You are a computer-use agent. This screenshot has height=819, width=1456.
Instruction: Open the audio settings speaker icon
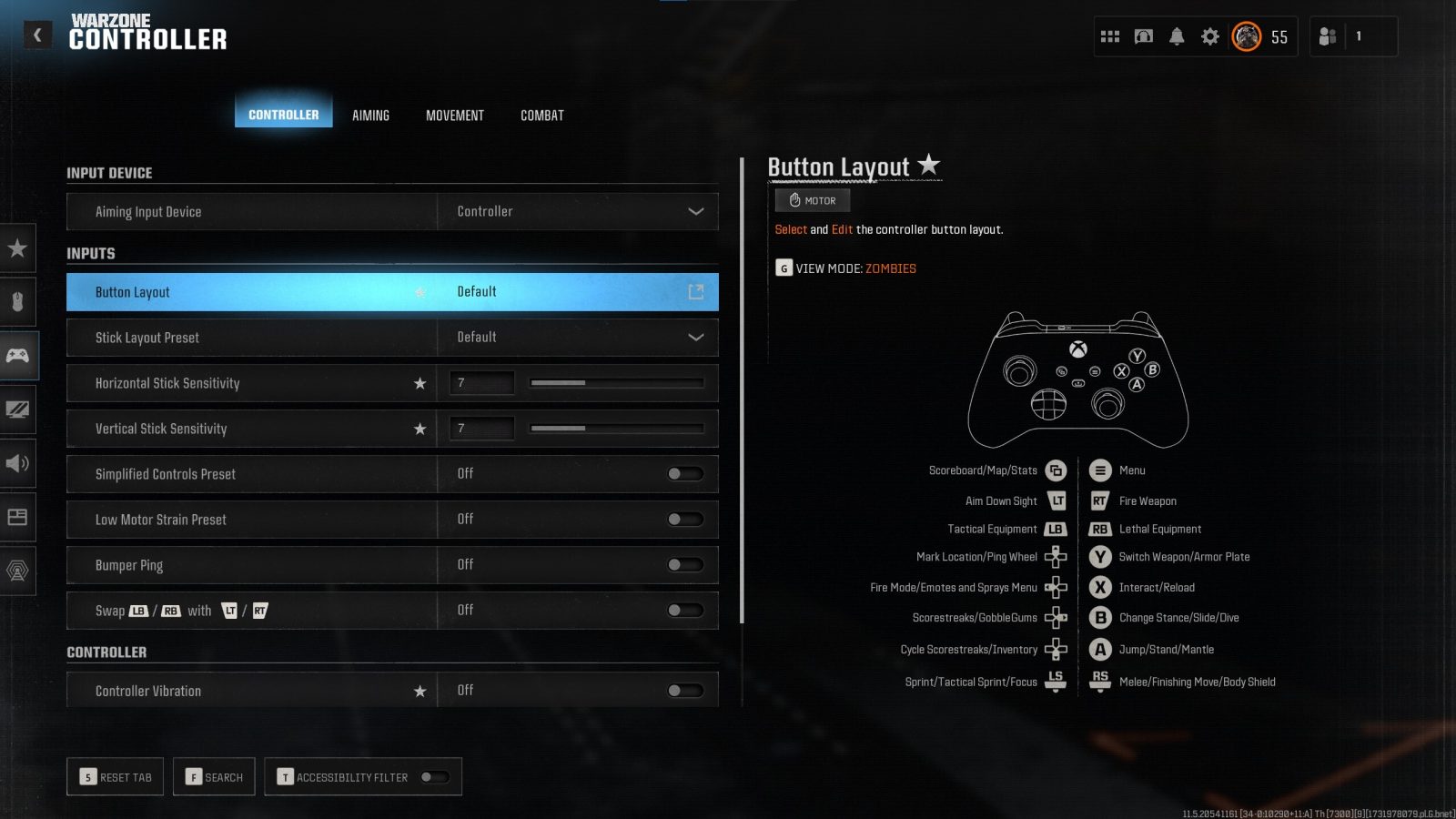tap(17, 463)
